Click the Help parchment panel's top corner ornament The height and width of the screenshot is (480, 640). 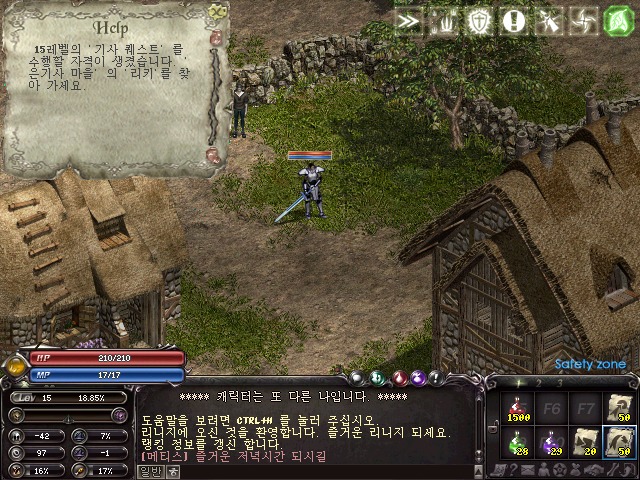(x=217, y=10)
